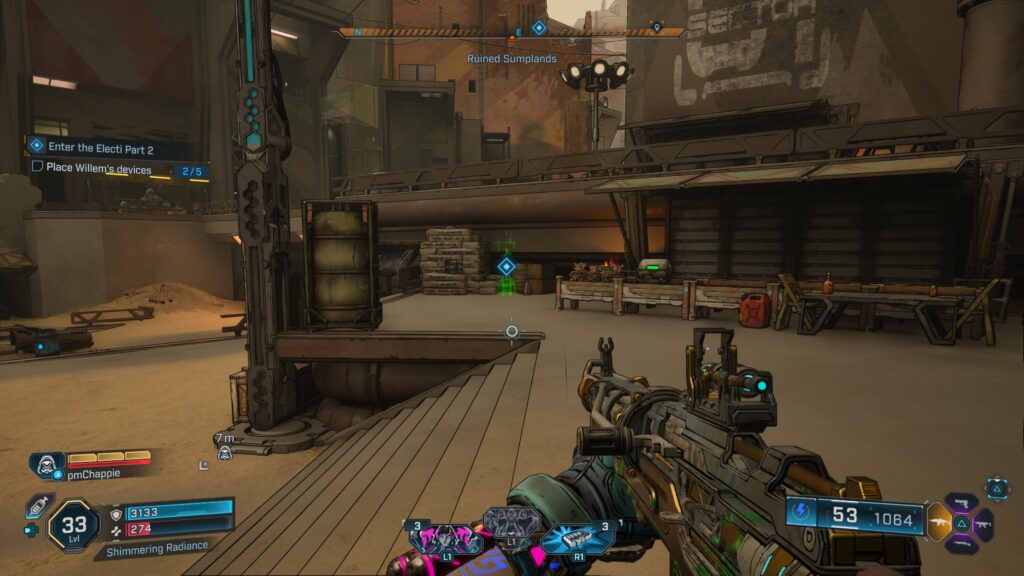Click the compass bar's blue diamond quest marker

tap(538, 29)
